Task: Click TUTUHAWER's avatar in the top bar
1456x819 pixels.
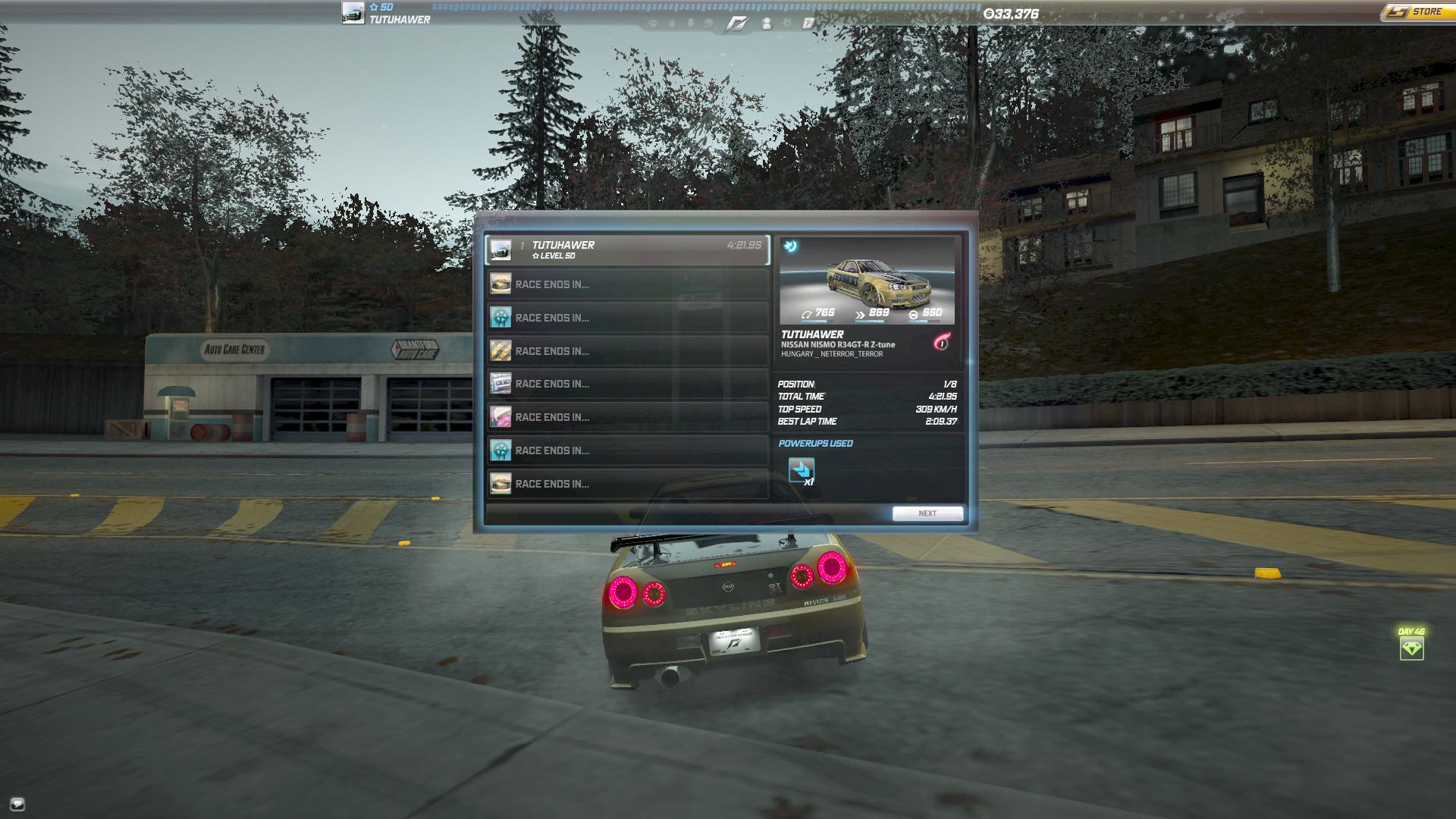Action: (353, 13)
